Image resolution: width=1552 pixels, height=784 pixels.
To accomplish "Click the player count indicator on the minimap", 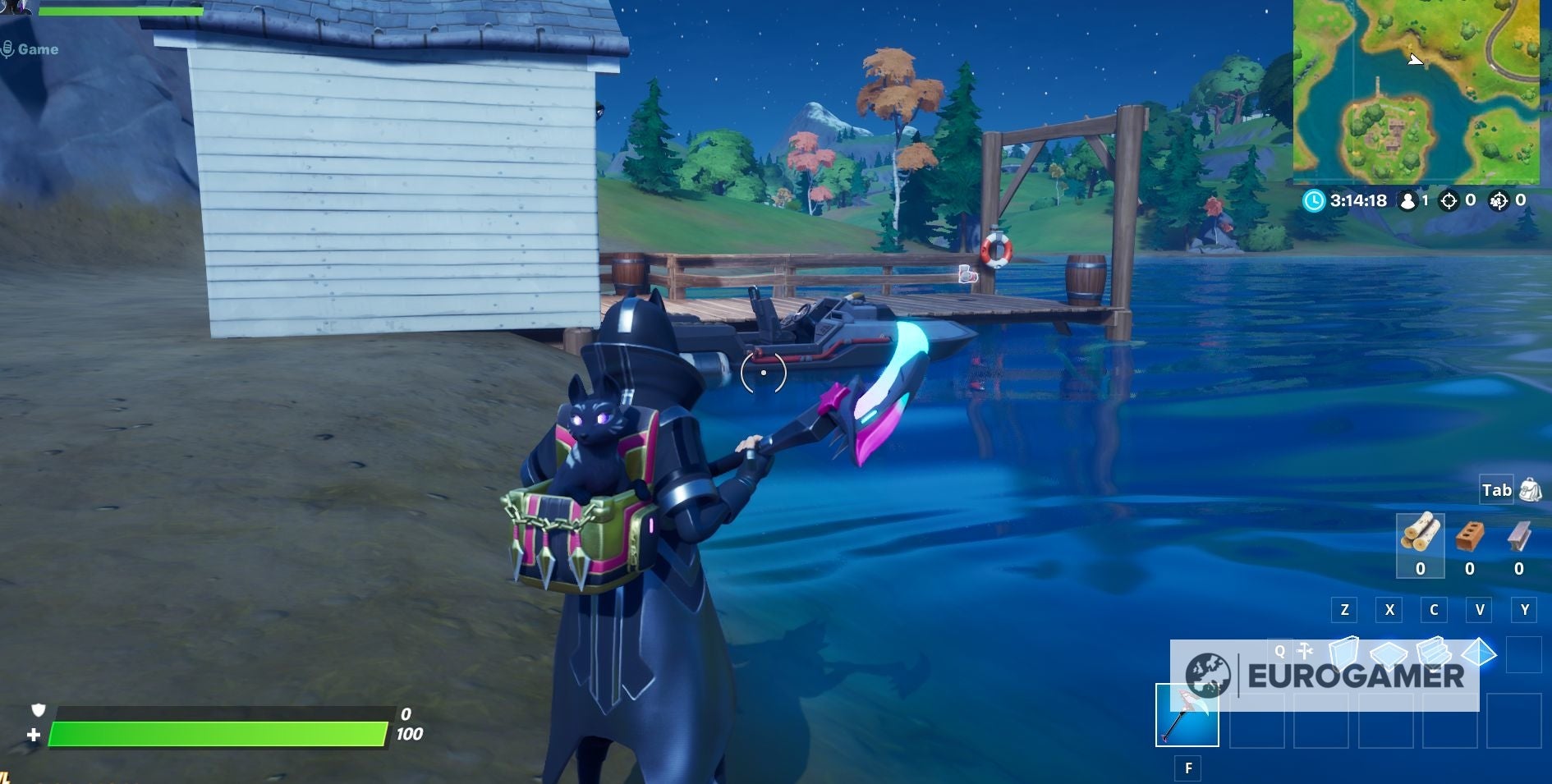I will [1410, 202].
